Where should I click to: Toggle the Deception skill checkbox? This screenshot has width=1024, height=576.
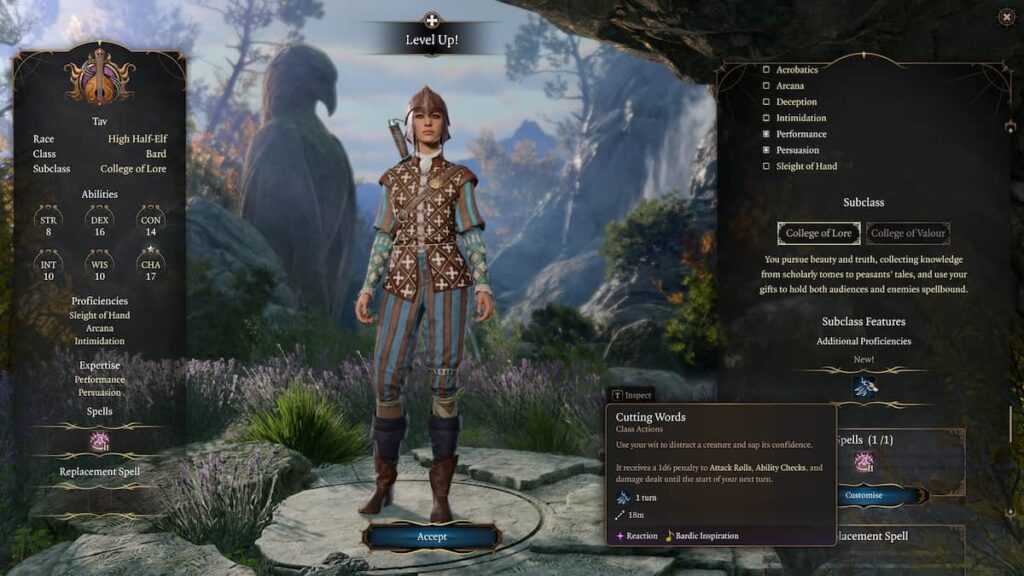[767, 102]
